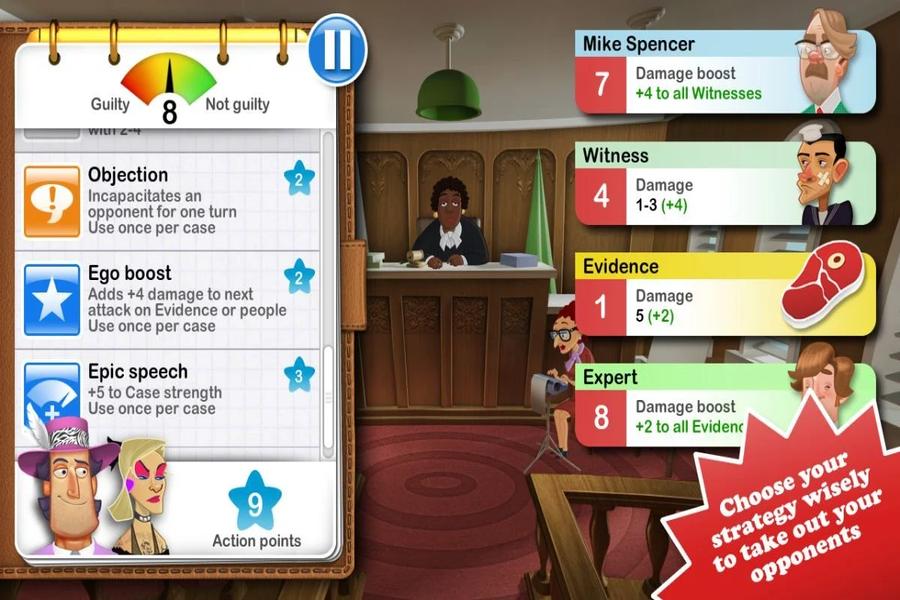This screenshot has height=600, width=900.
Task: Pause the game with the blue button
Action: [337, 50]
